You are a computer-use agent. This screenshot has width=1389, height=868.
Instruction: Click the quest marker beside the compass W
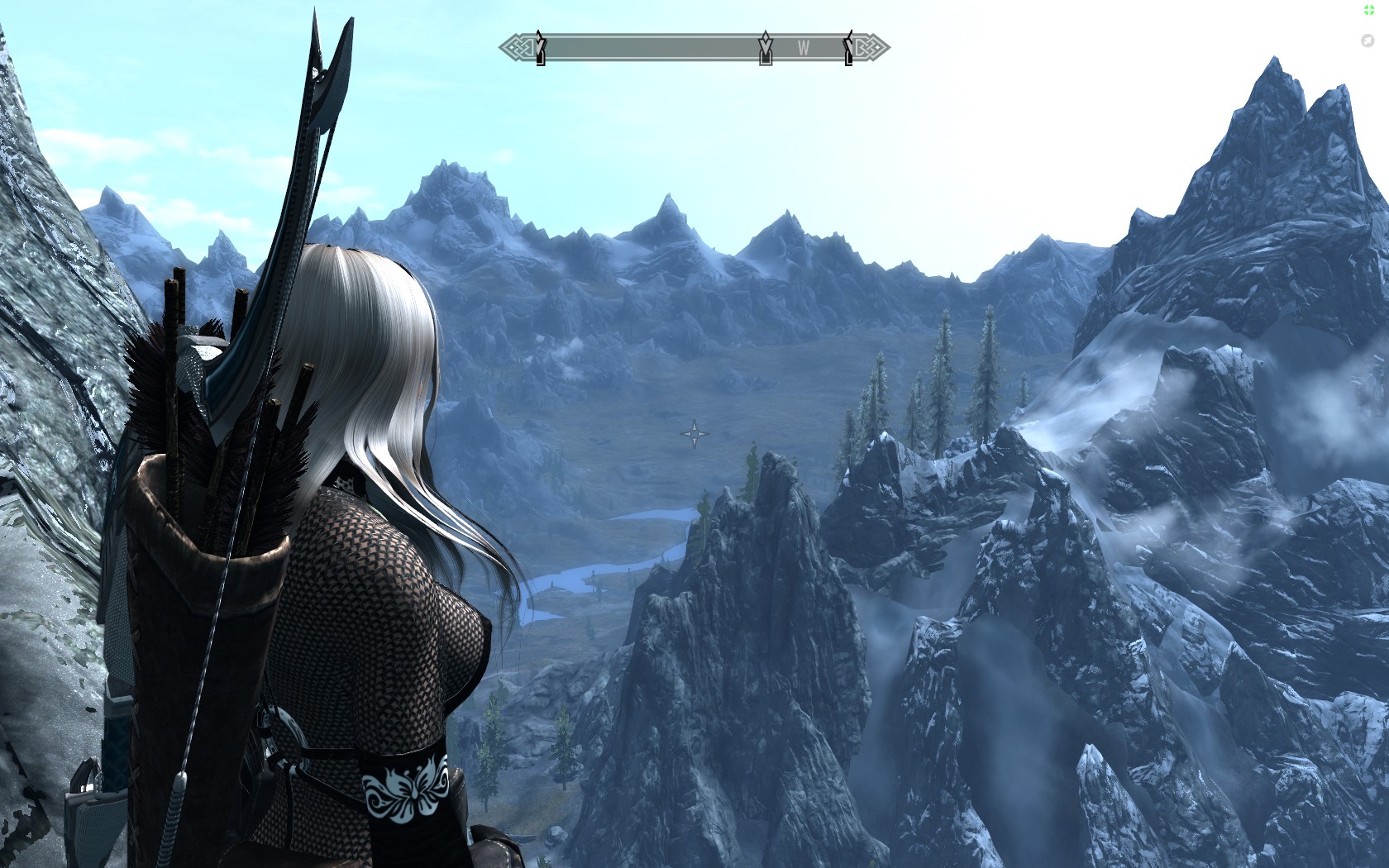[766, 49]
